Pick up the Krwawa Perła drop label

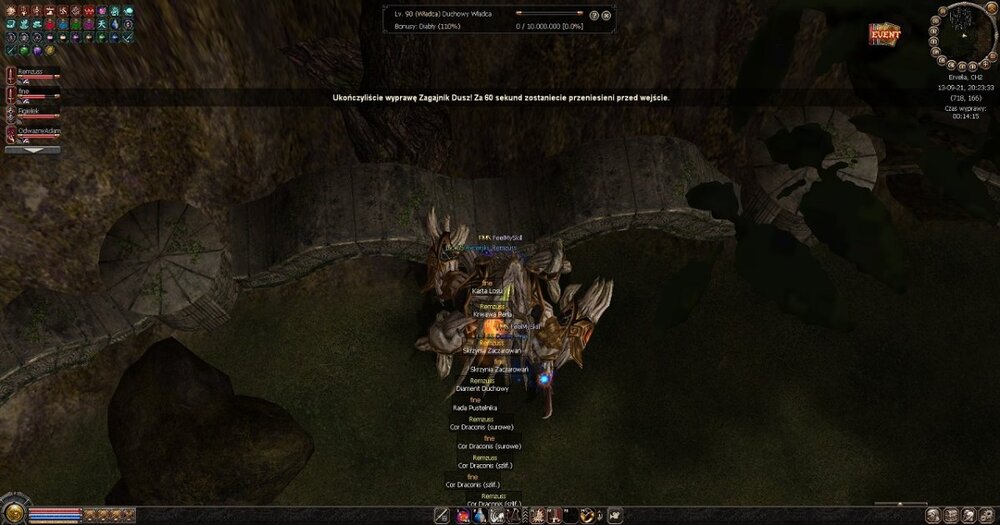(x=492, y=313)
